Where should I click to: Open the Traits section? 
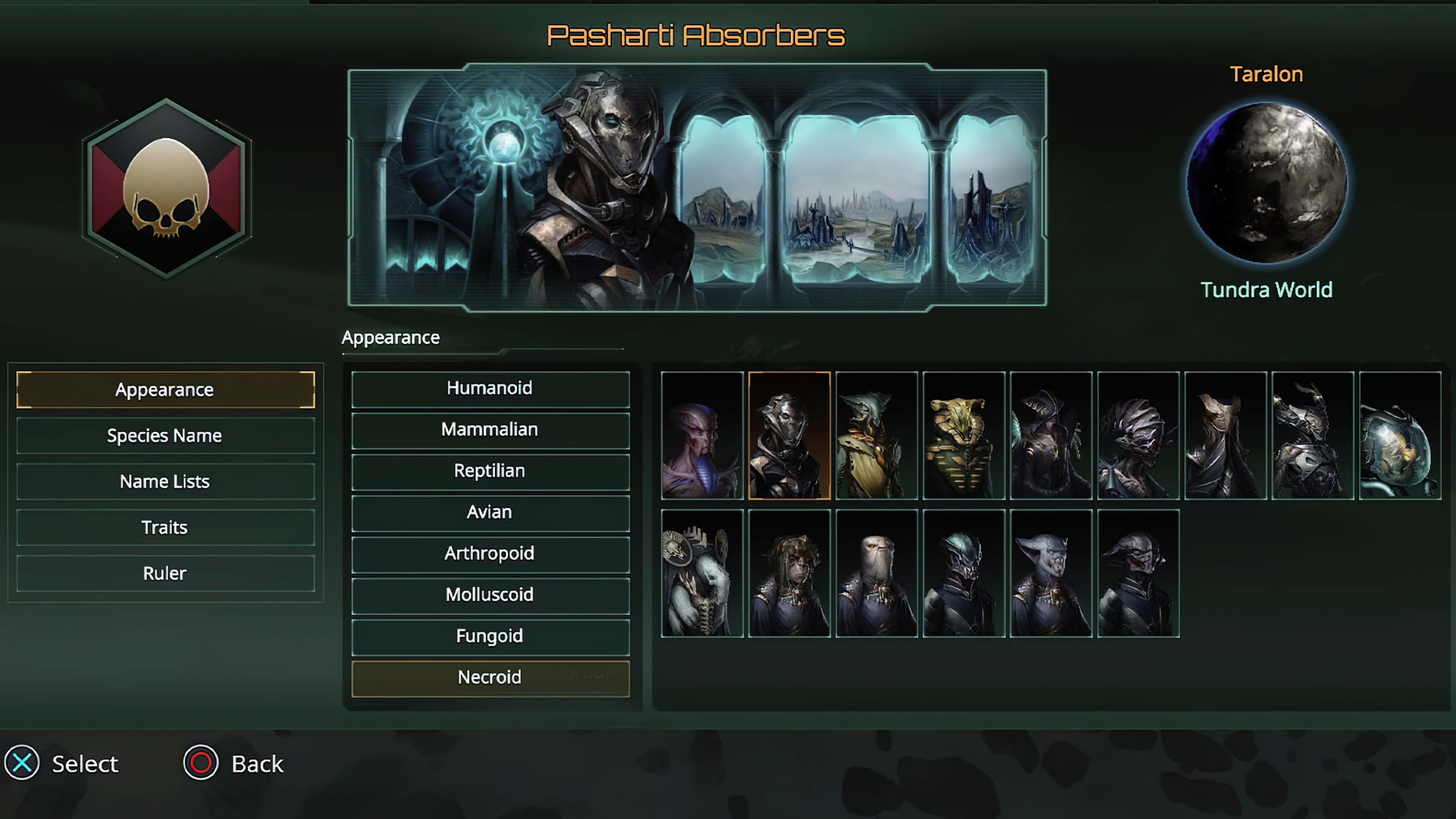165,527
